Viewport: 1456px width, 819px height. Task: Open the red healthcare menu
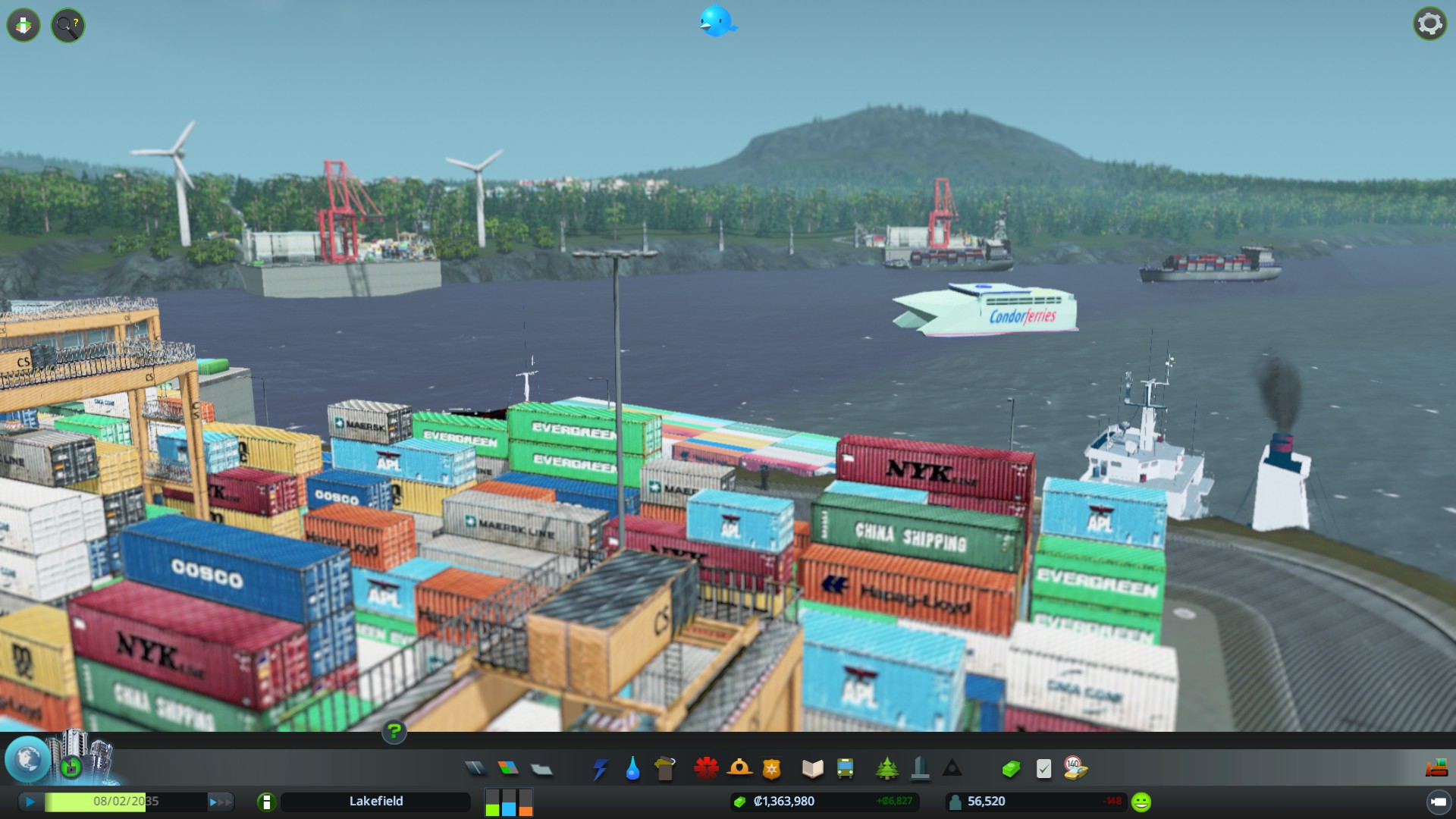coord(706,769)
